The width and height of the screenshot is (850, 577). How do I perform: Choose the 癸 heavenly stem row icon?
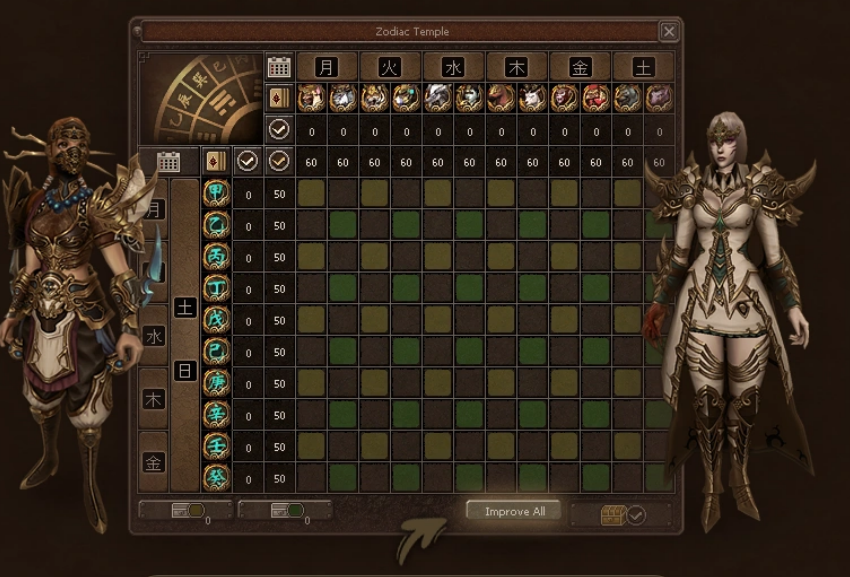coord(216,478)
